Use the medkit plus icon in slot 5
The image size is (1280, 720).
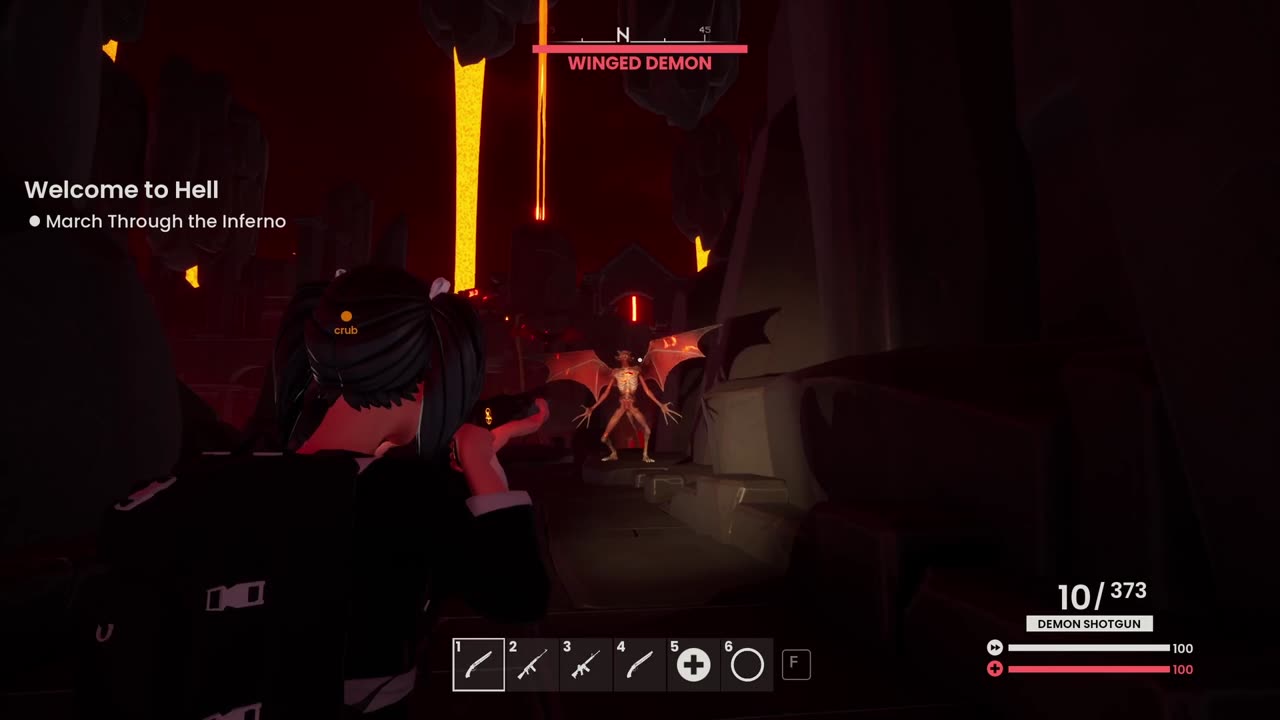tap(693, 664)
